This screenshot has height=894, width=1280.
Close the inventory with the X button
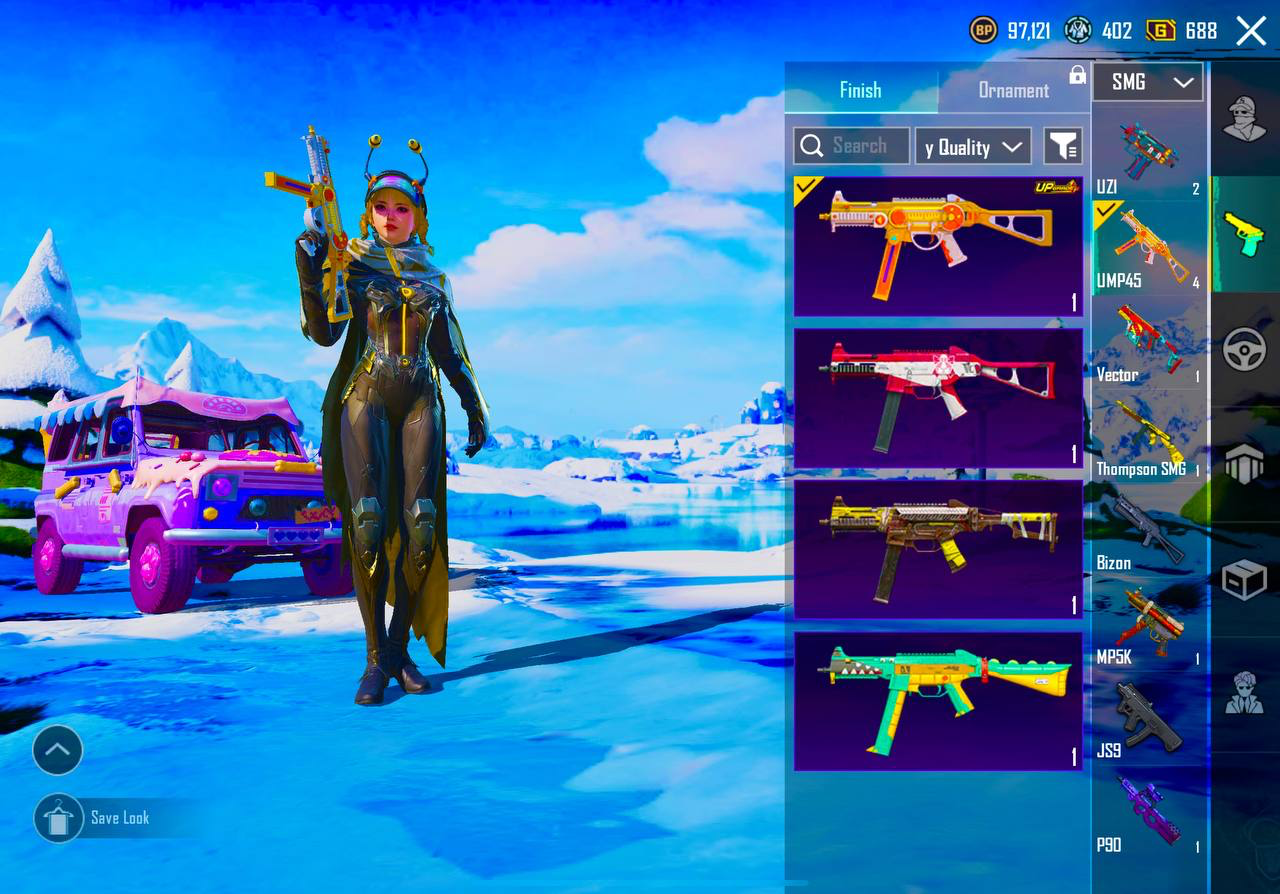coord(1251,31)
